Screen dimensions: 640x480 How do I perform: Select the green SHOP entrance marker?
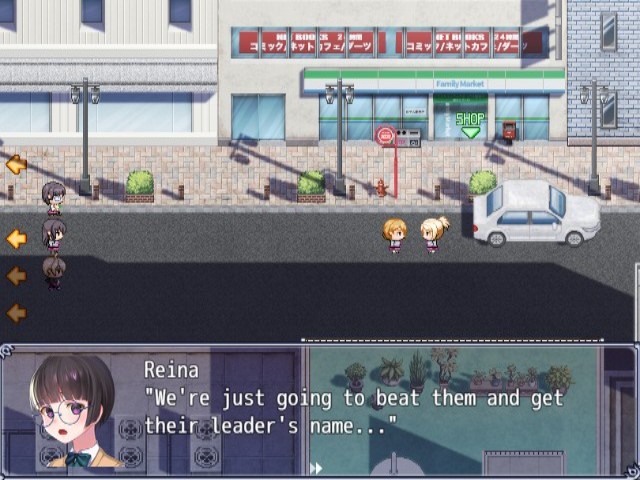tap(470, 124)
